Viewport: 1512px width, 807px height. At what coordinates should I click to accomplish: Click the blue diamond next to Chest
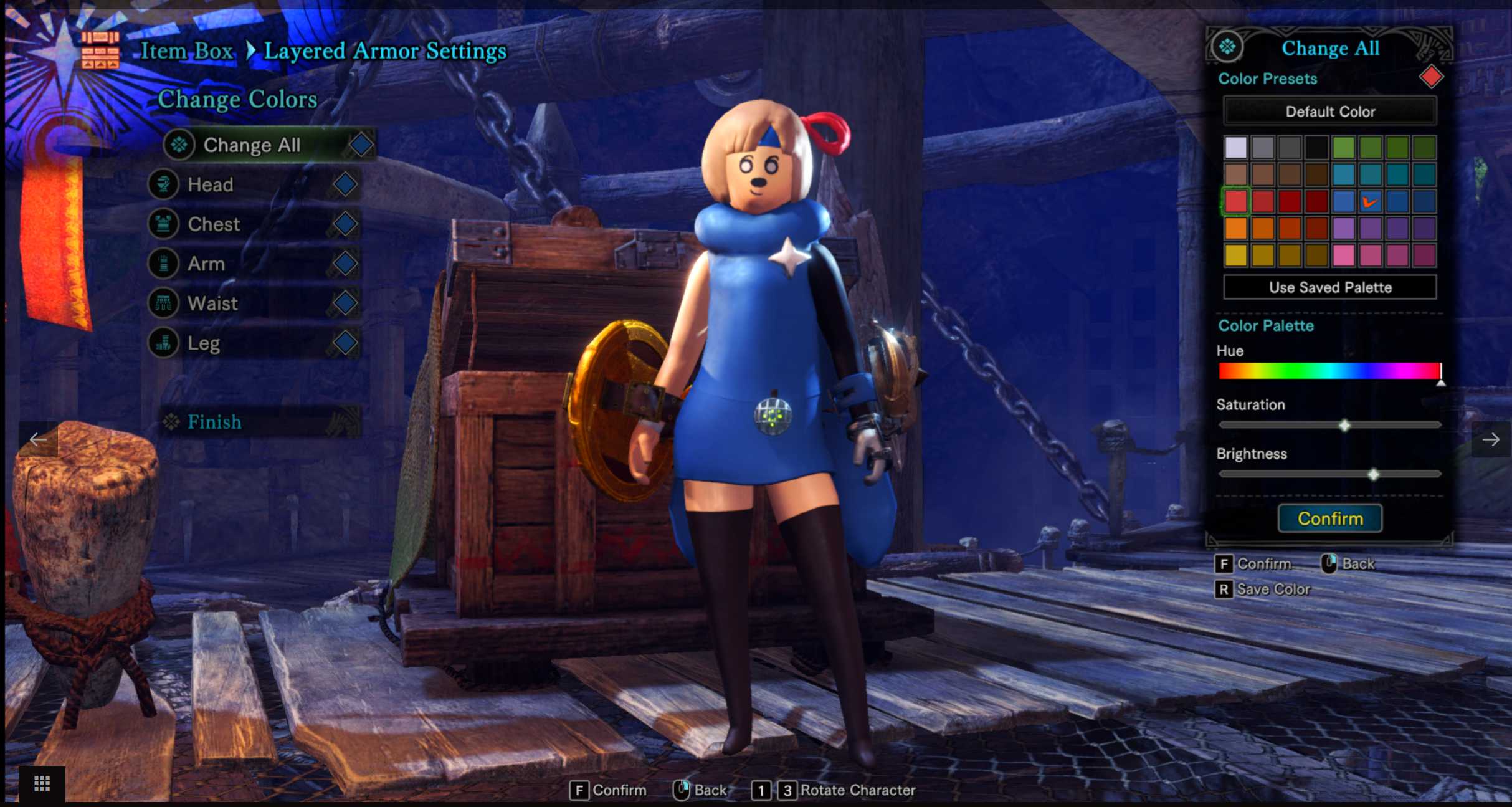pyautogui.click(x=345, y=224)
